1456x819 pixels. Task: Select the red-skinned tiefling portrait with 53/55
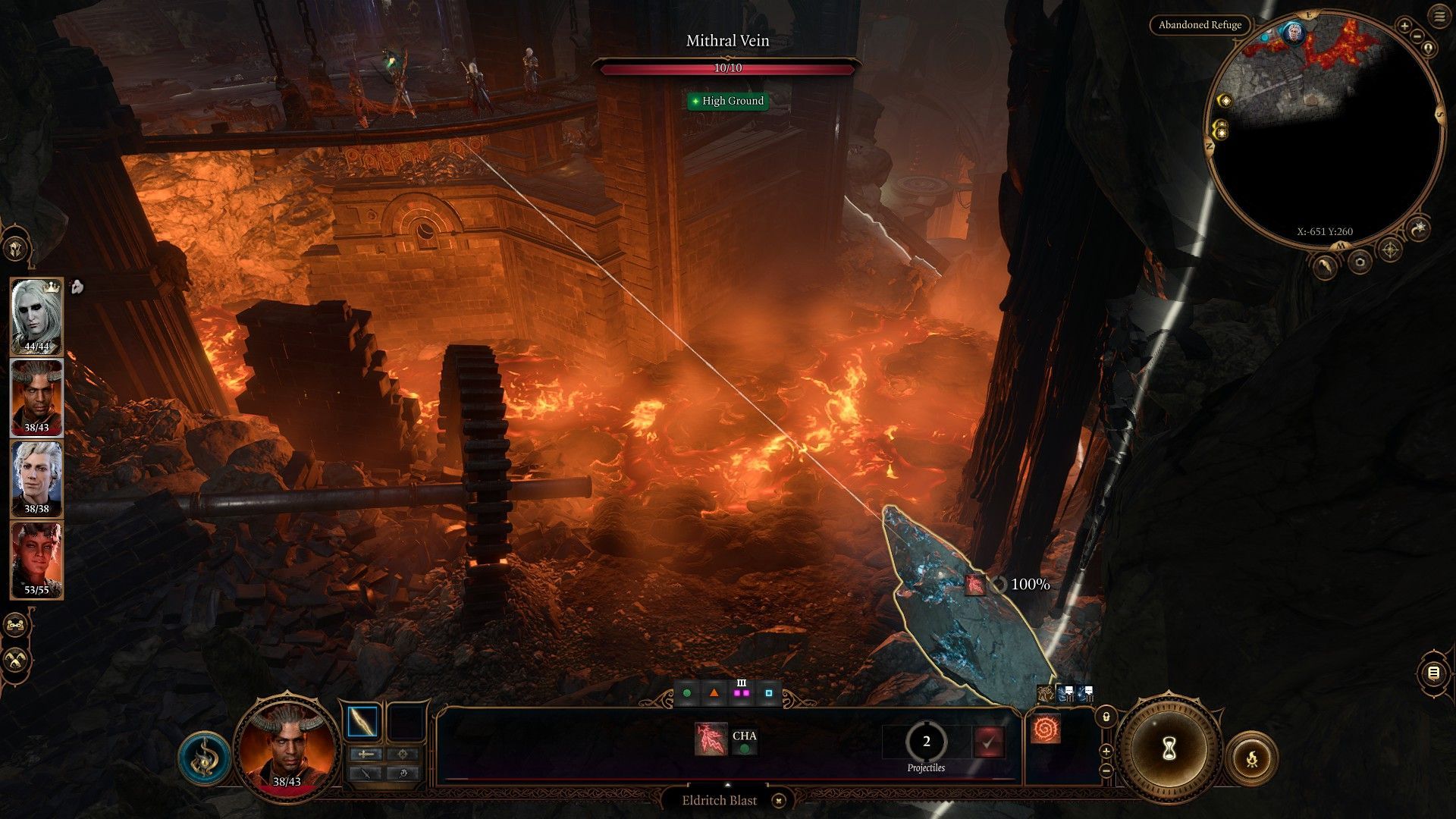tap(36, 559)
